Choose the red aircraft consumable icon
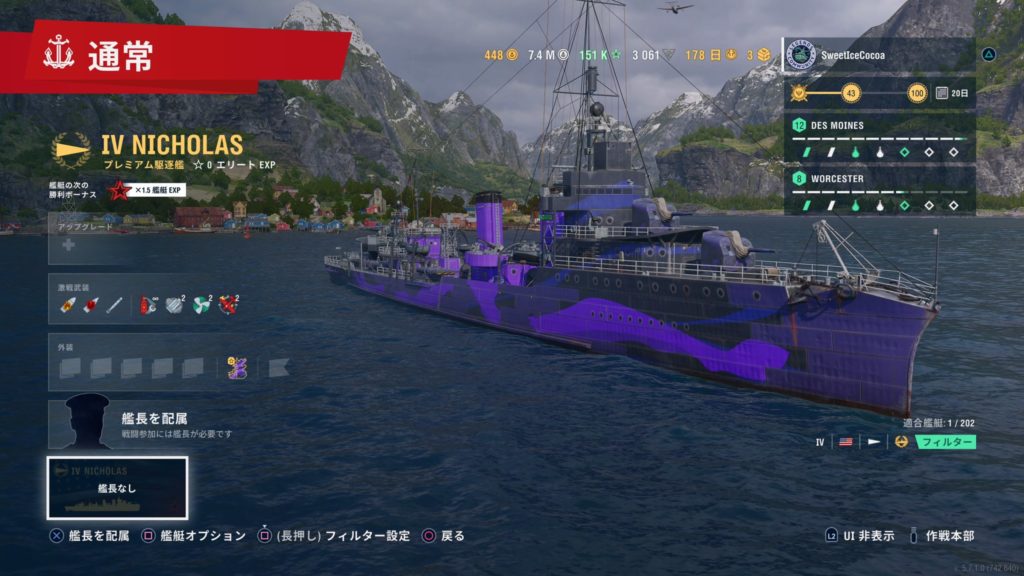 pyautogui.click(x=229, y=305)
